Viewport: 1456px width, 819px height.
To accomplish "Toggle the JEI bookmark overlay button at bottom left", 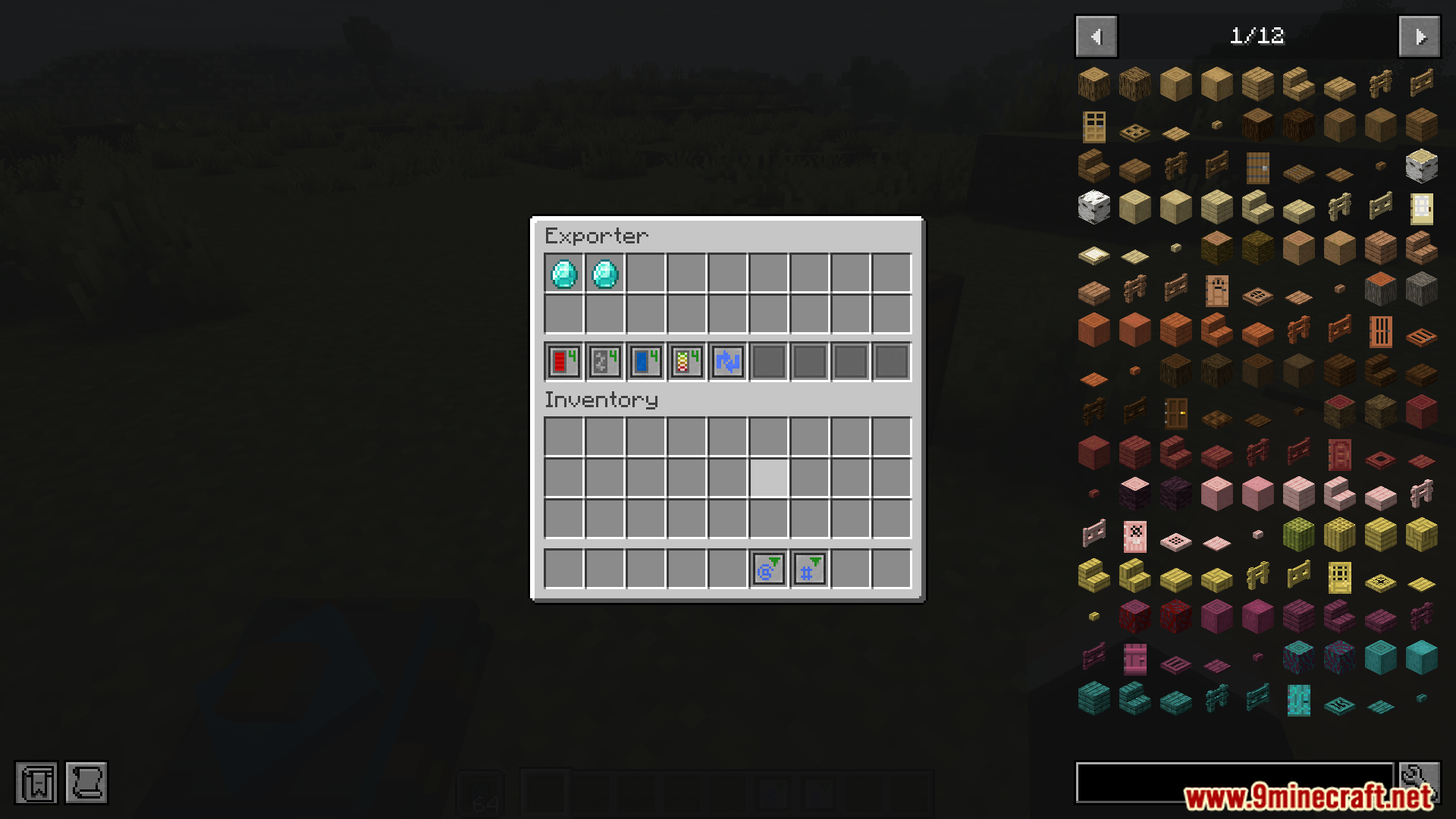I will coord(39,783).
